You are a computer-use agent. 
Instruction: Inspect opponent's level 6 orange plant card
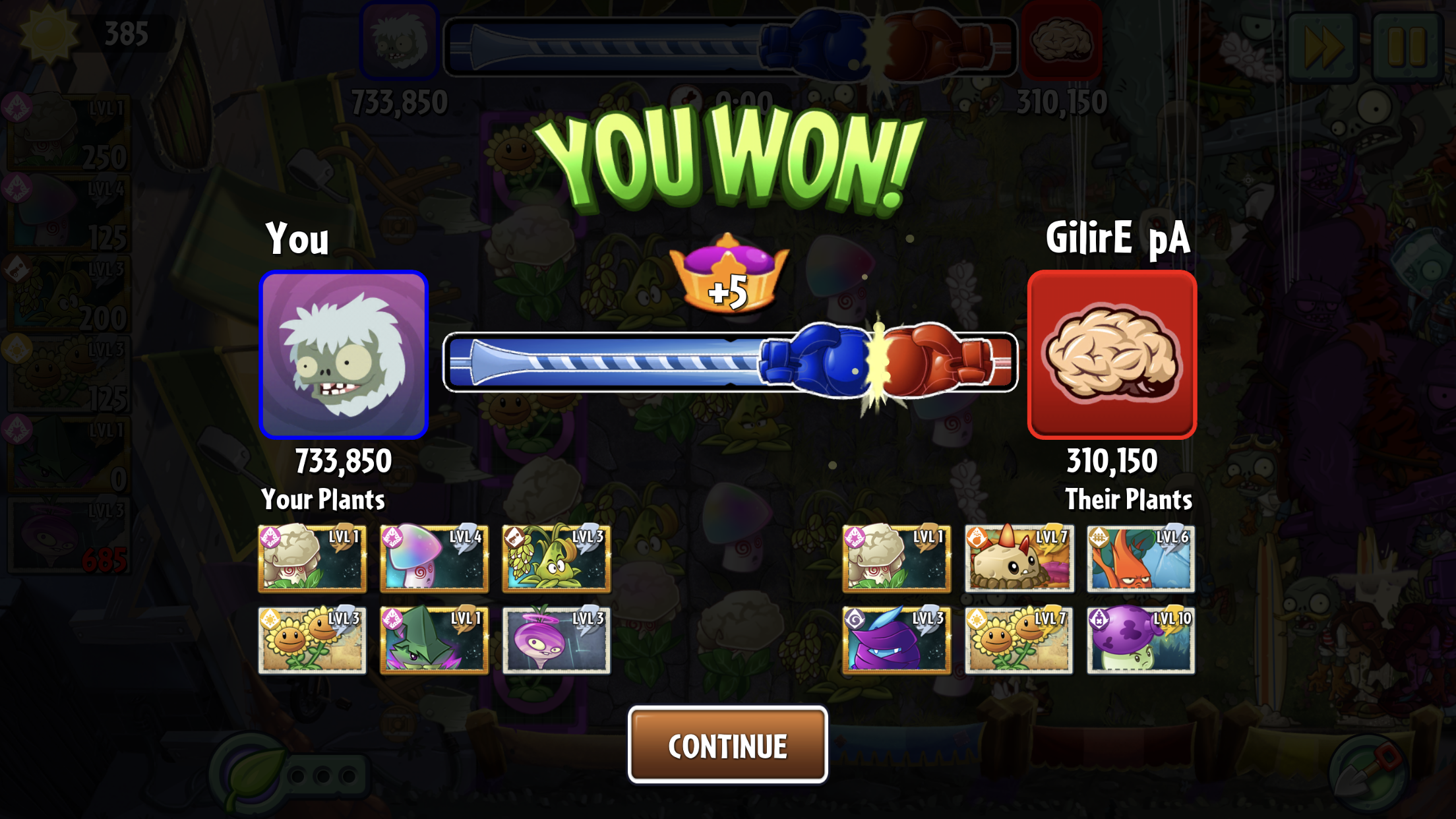point(1141,558)
